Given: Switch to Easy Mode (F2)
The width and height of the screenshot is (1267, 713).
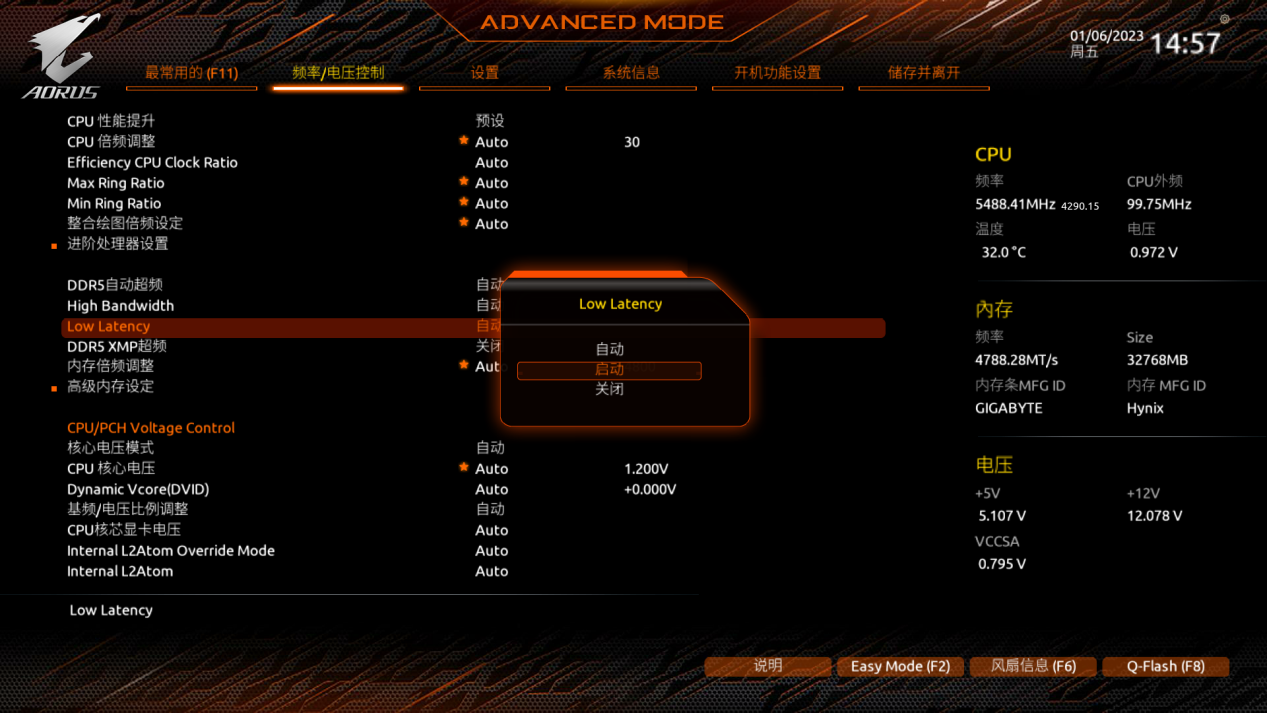Looking at the screenshot, I should coord(900,666).
